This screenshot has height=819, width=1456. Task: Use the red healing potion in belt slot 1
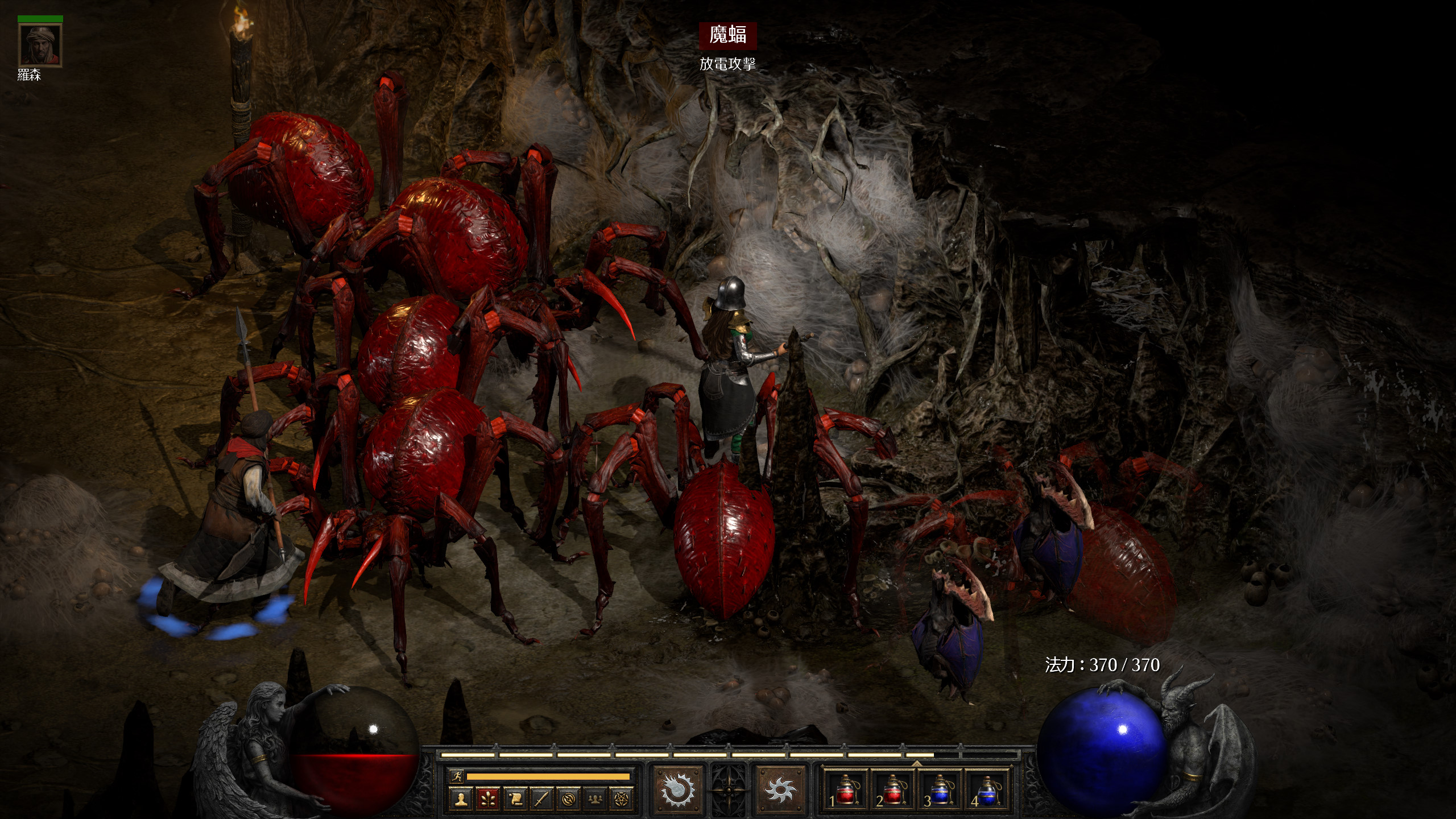845,791
